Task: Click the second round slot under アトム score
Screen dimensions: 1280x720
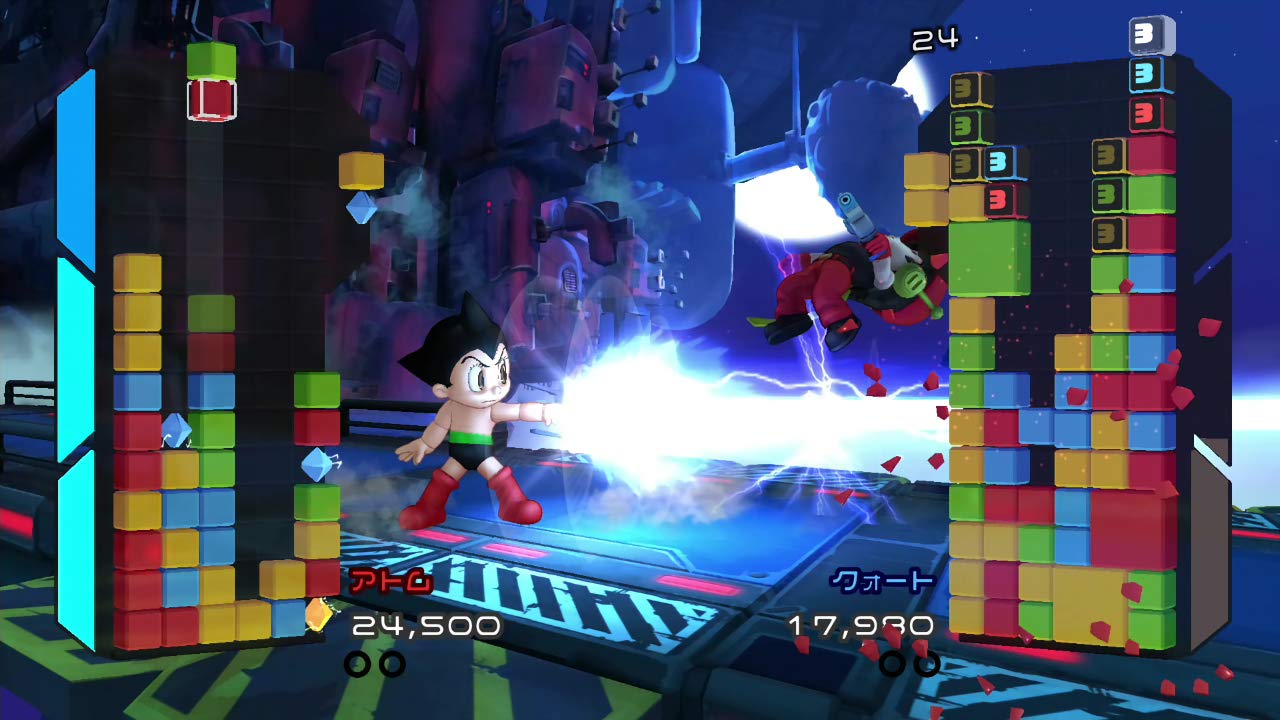Action: point(393,663)
